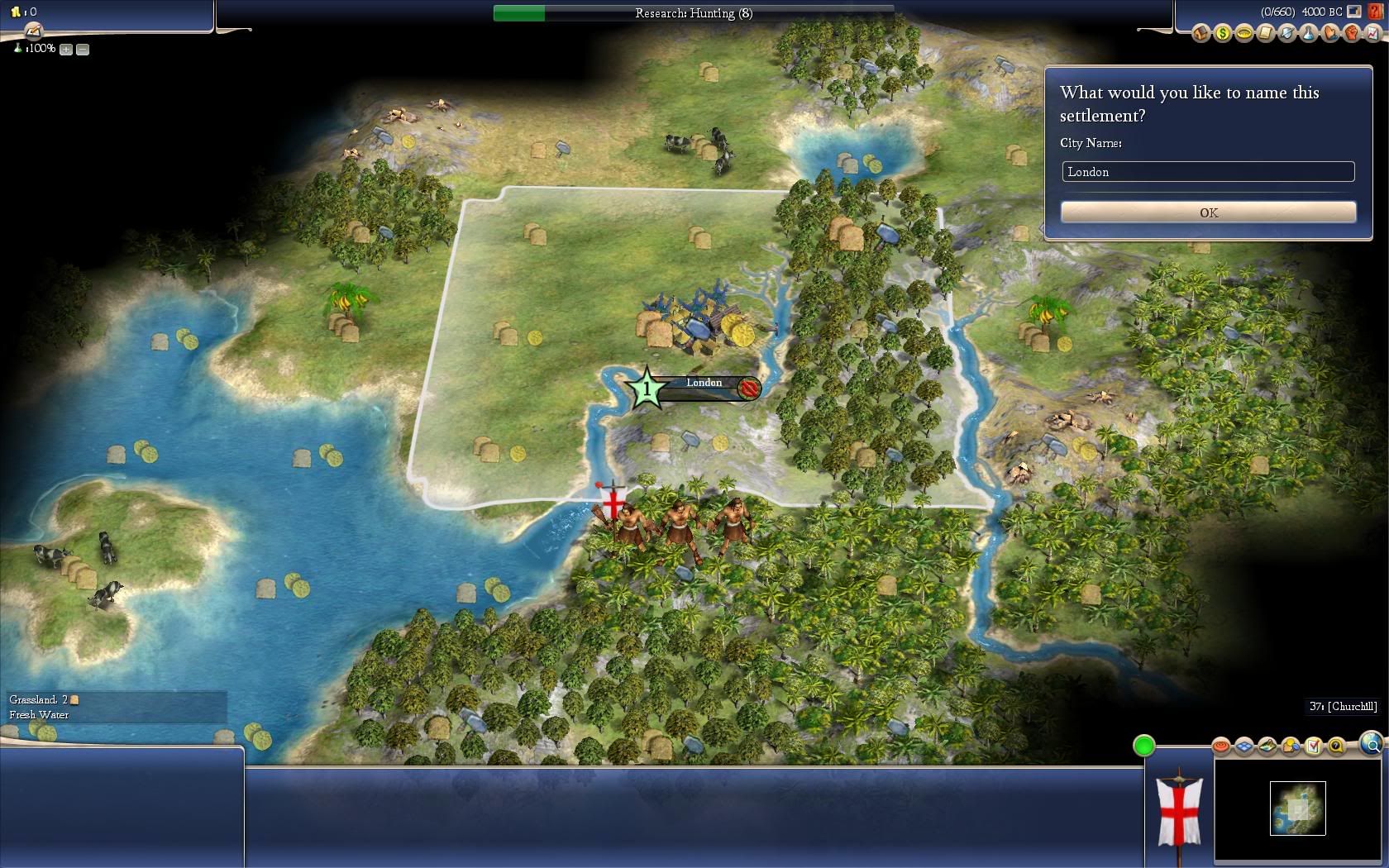
Task: Open the foreign advisor scroll icon
Action: 1265,33
